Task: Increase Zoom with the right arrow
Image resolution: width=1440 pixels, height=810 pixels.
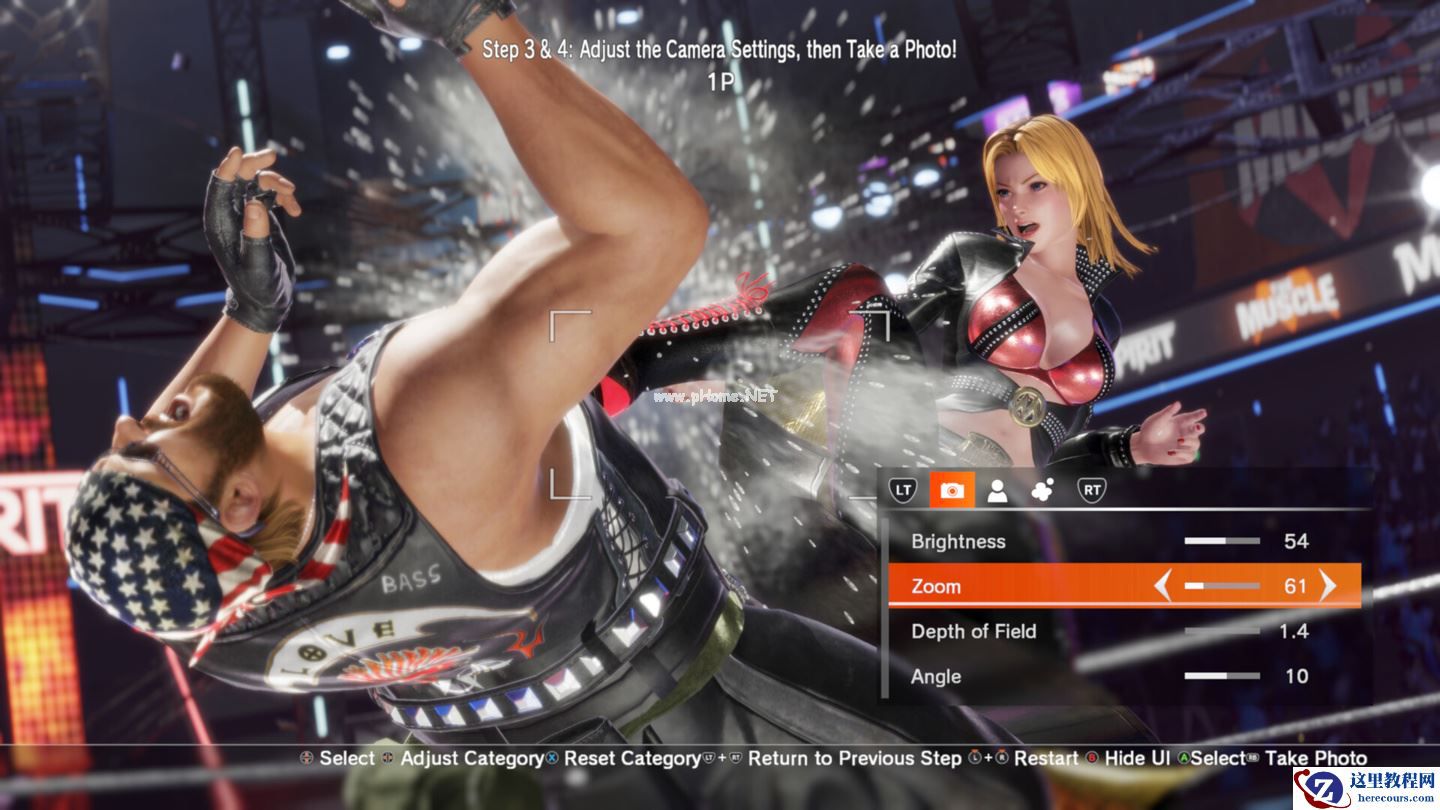Action: point(1328,586)
